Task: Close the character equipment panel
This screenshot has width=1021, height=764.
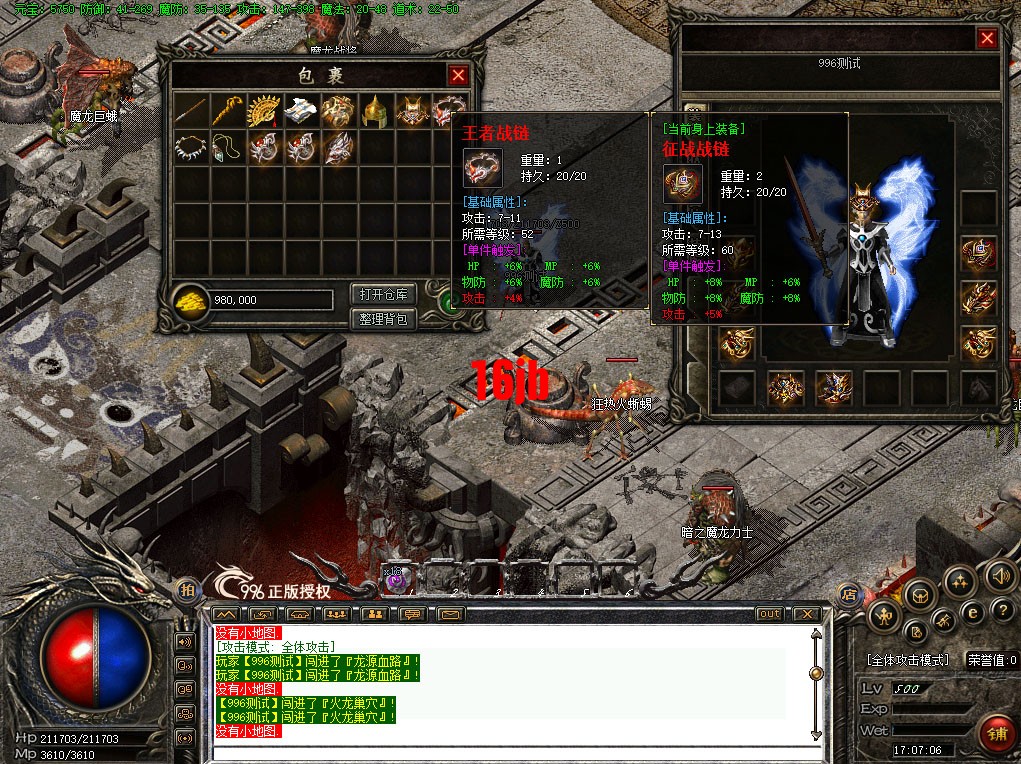Action: click(987, 38)
